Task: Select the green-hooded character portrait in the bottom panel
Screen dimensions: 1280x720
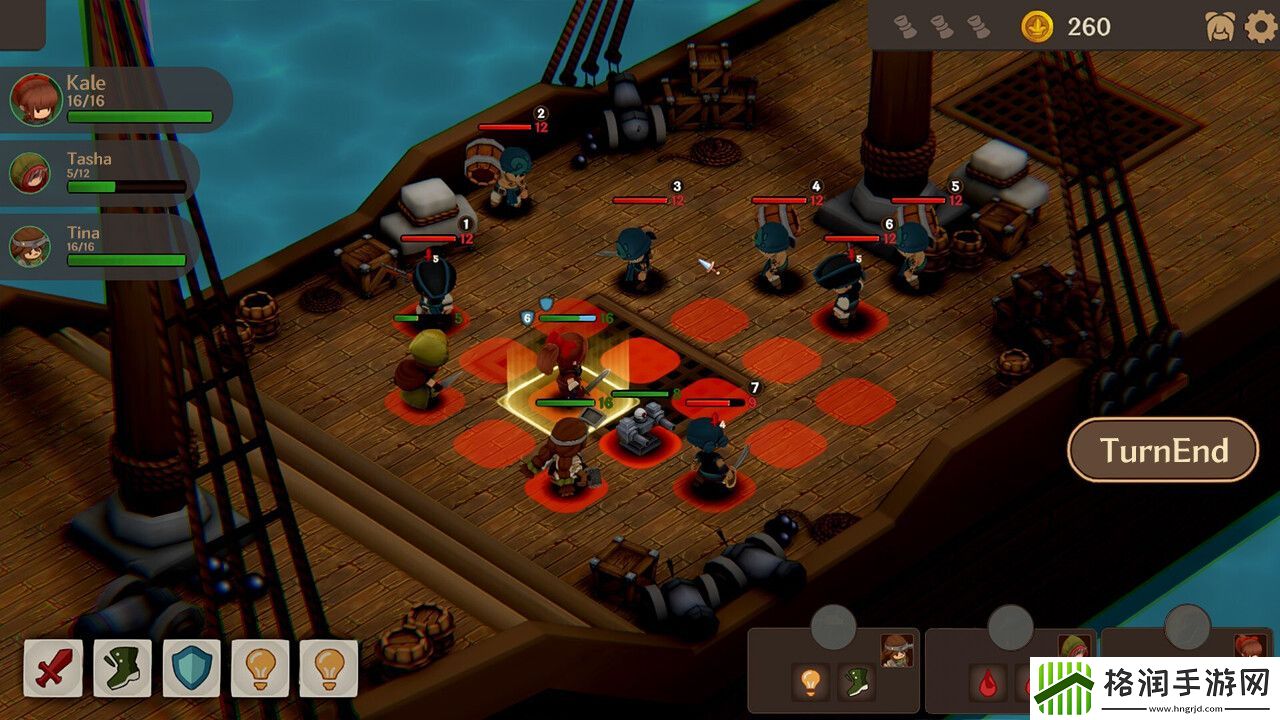Action: click(1073, 650)
